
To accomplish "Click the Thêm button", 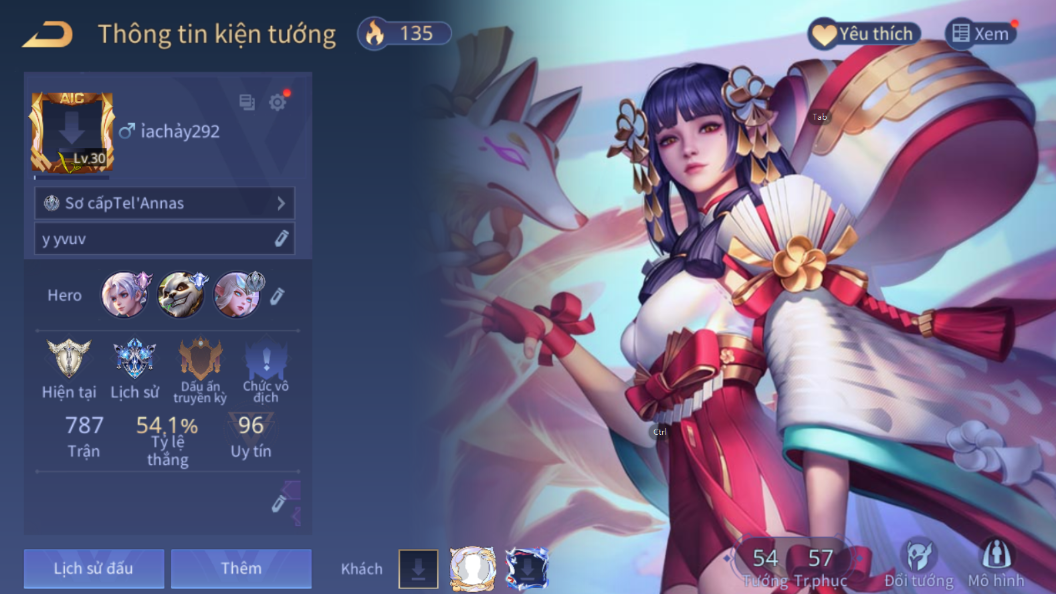I will tap(241, 568).
